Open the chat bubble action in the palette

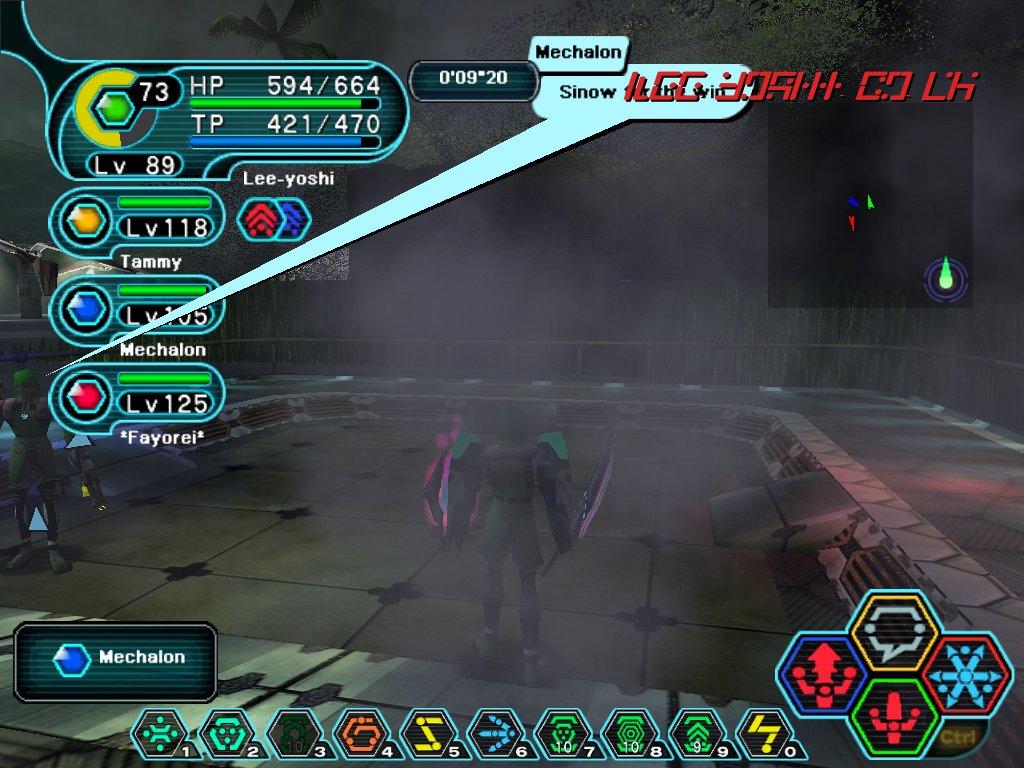893,633
